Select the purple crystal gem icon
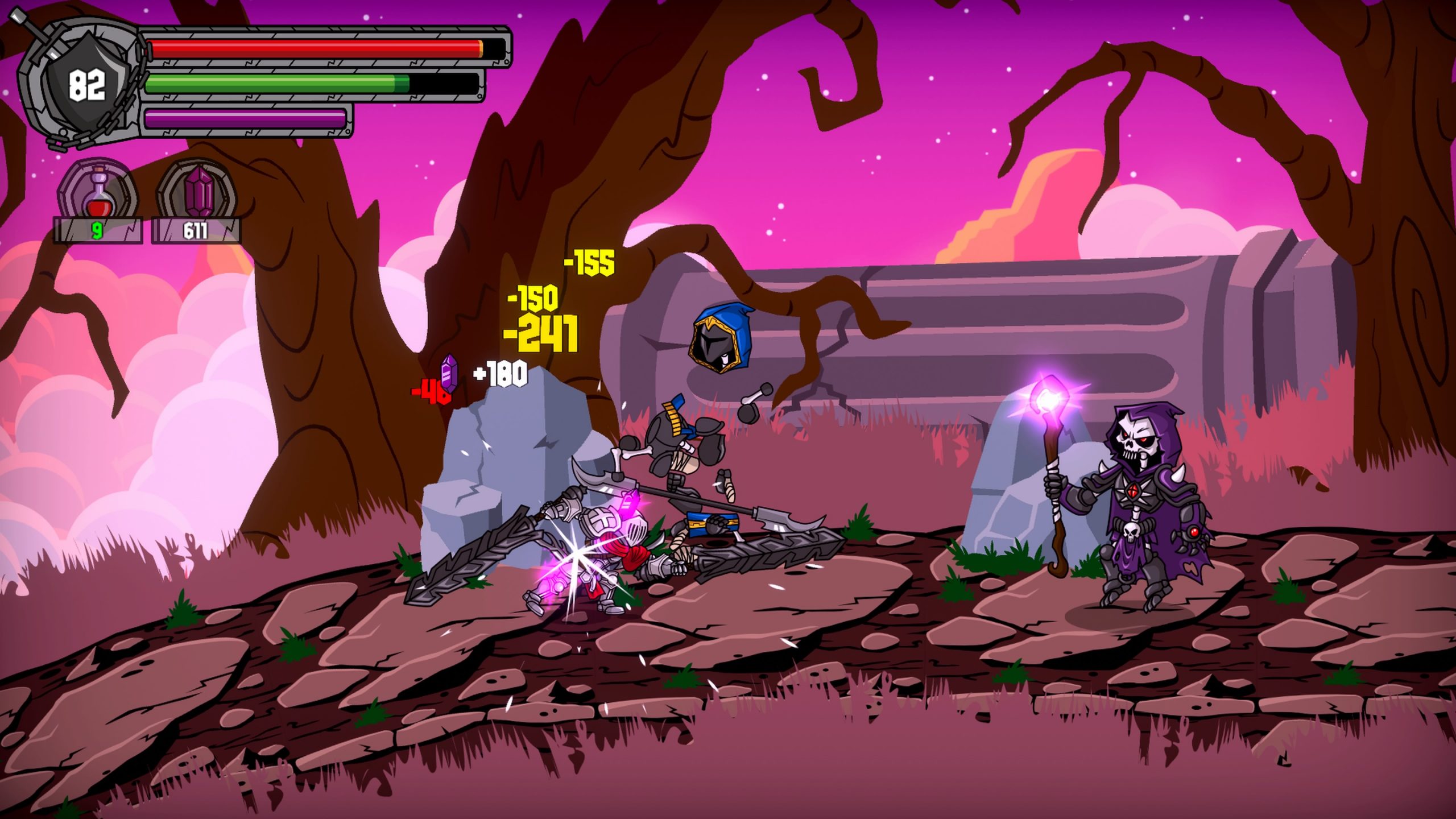This screenshot has height=819, width=1456. pyautogui.click(x=196, y=191)
